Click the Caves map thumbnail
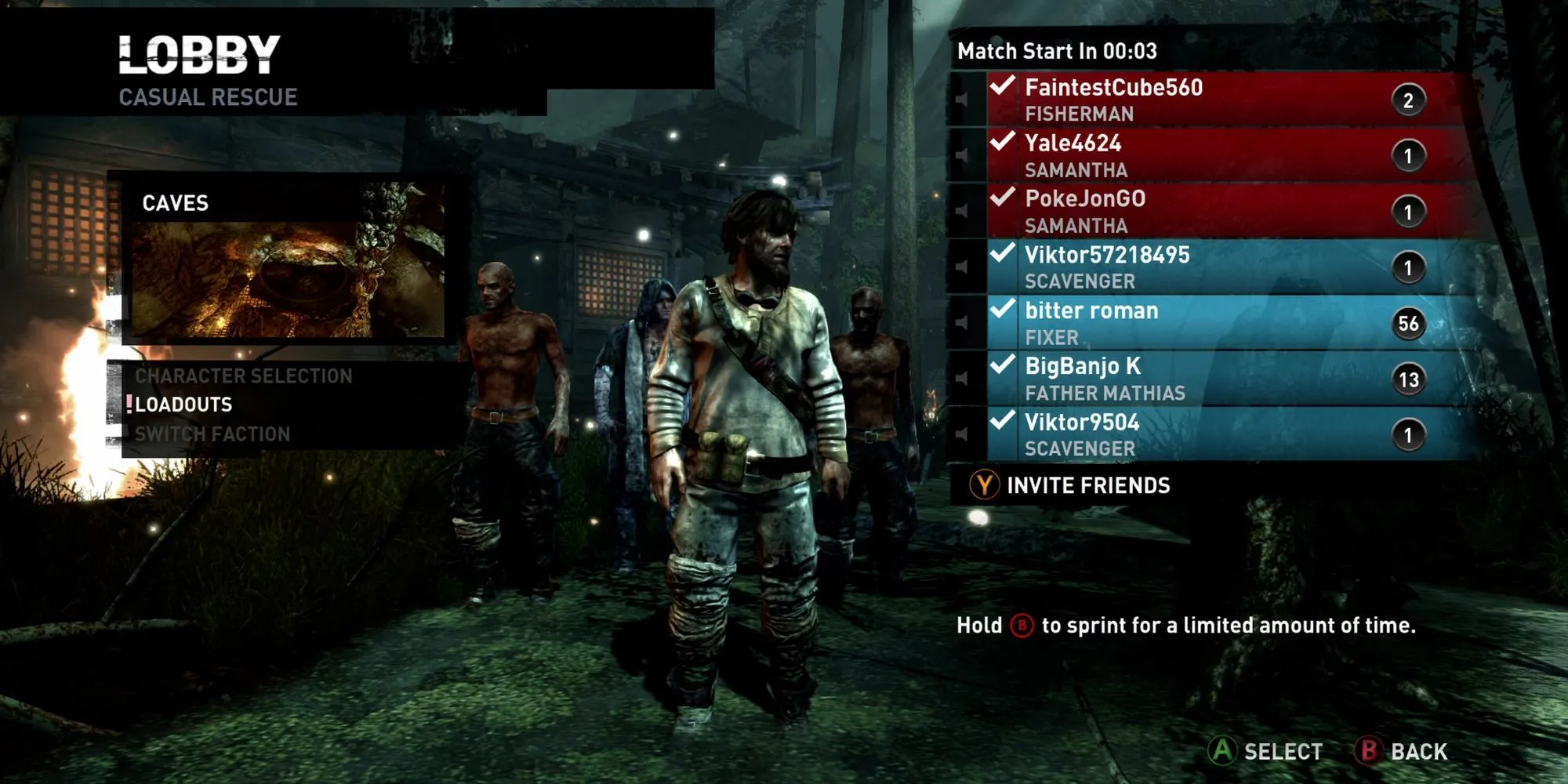Screen dimensions: 1568x784 287,278
